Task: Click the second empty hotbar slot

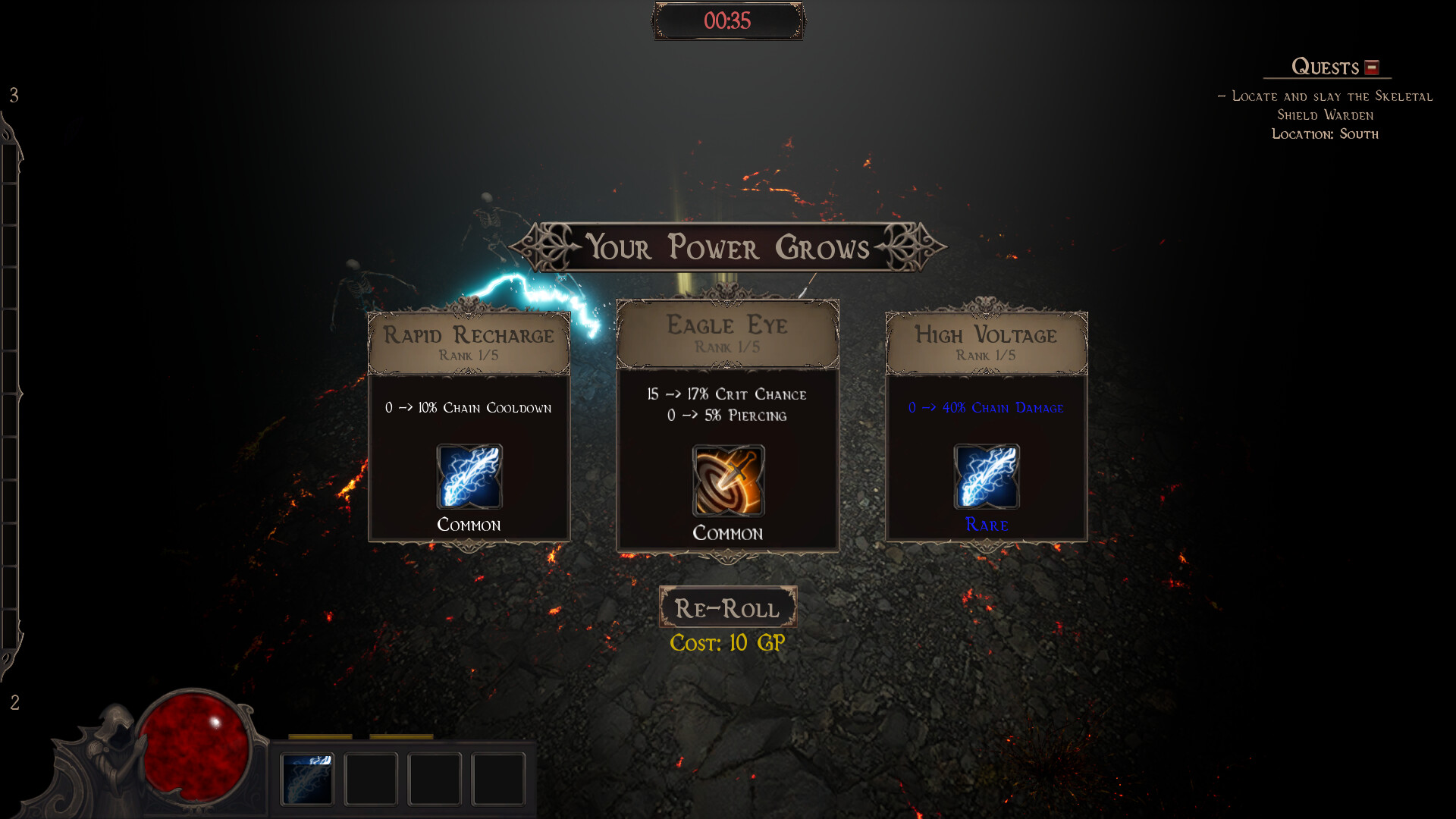Action: point(371,778)
